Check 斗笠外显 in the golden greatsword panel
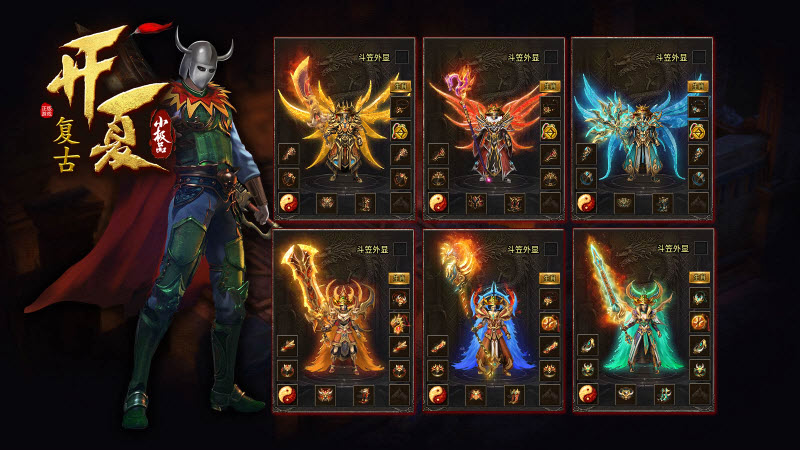800x450 pixels. tap(400, 249)
